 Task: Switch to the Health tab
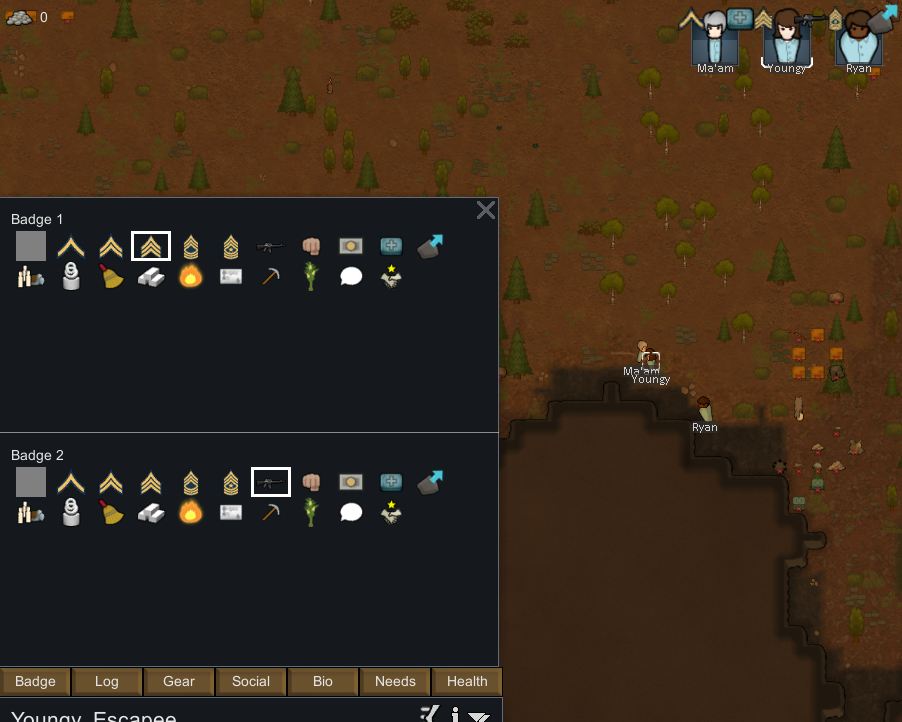pos(467,682)
